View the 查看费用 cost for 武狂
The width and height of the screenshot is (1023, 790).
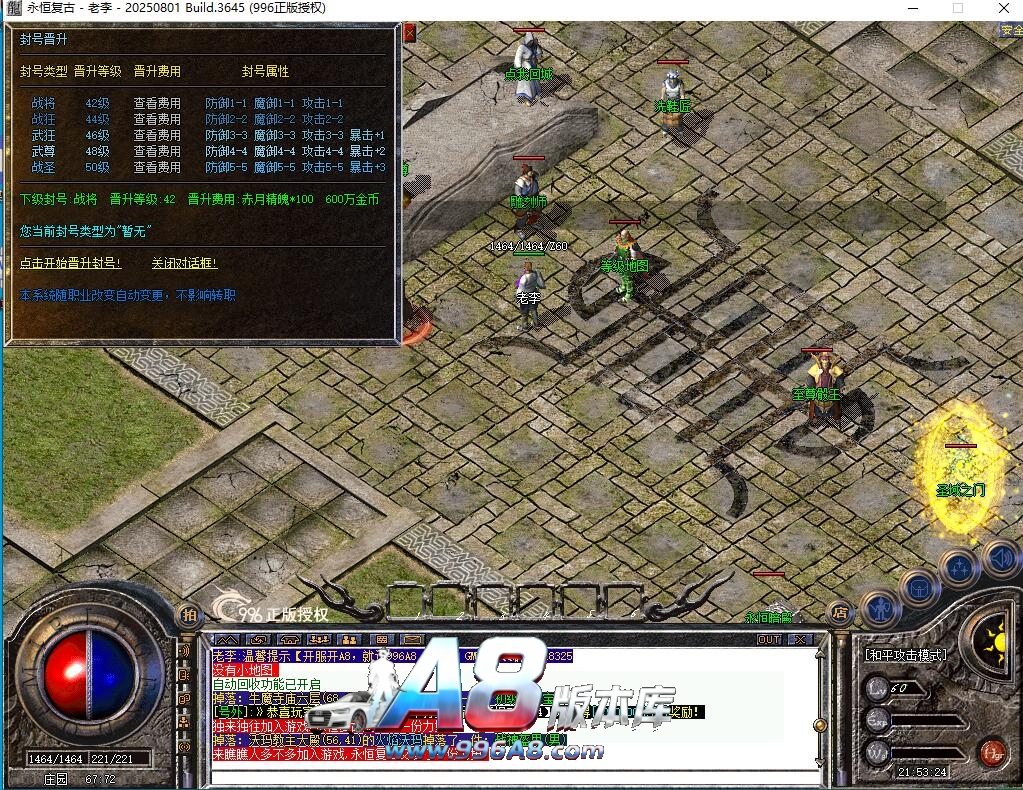point(157,135)
